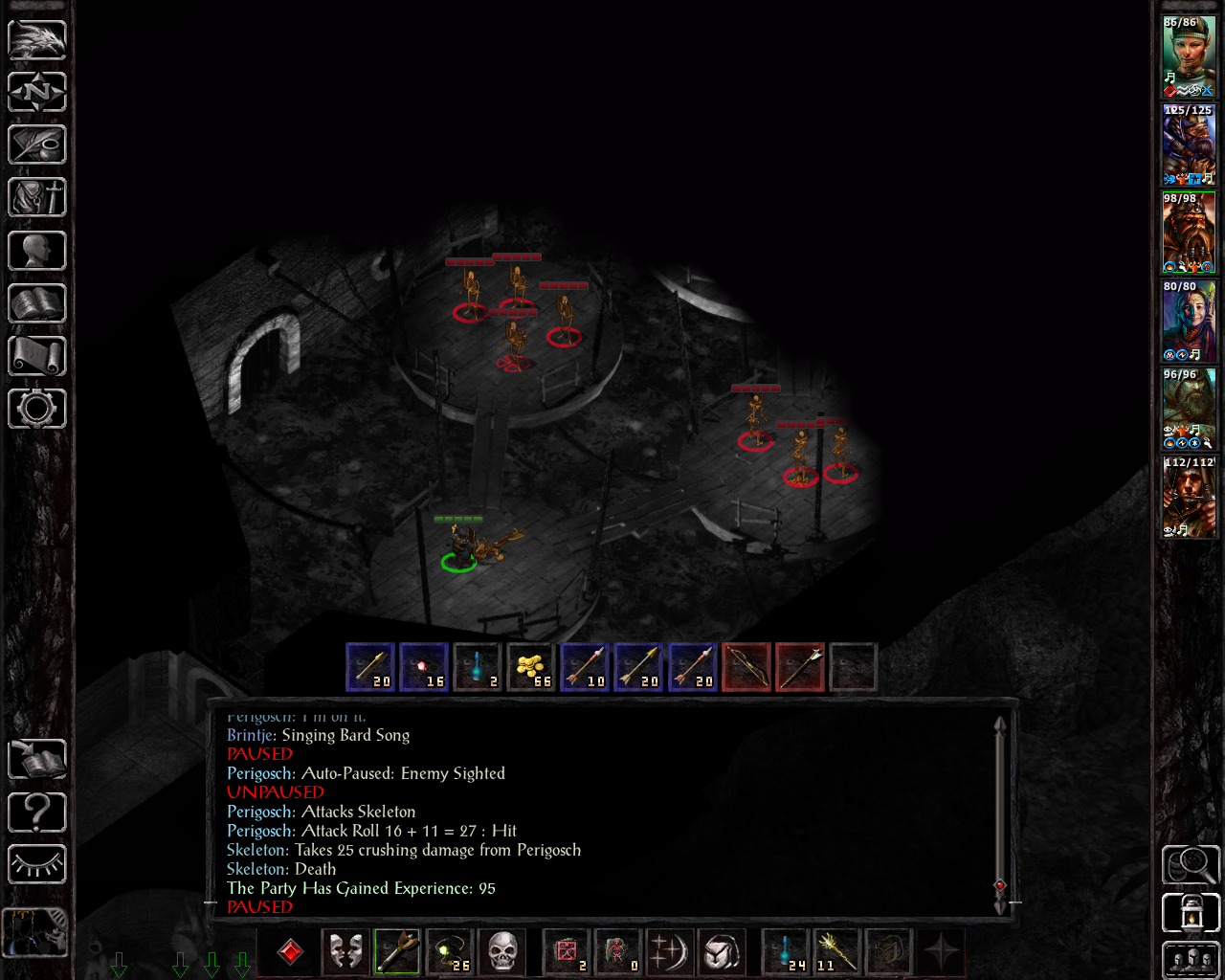This screenshot has width=1225, height=980.
Task: Choose the bow in the red slot
Action: [x=746, y=666]
